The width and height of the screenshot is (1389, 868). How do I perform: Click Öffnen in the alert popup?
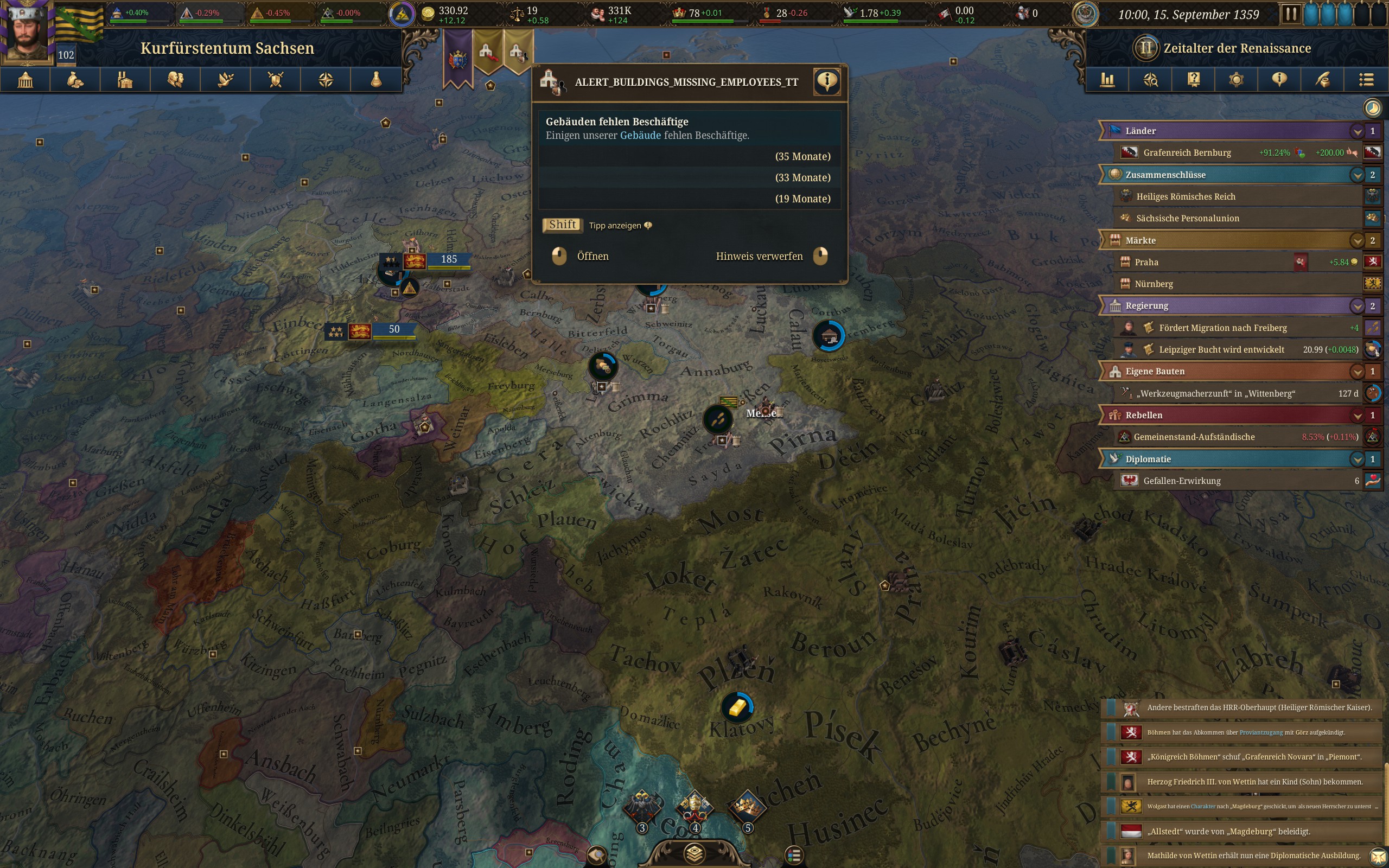592,256
